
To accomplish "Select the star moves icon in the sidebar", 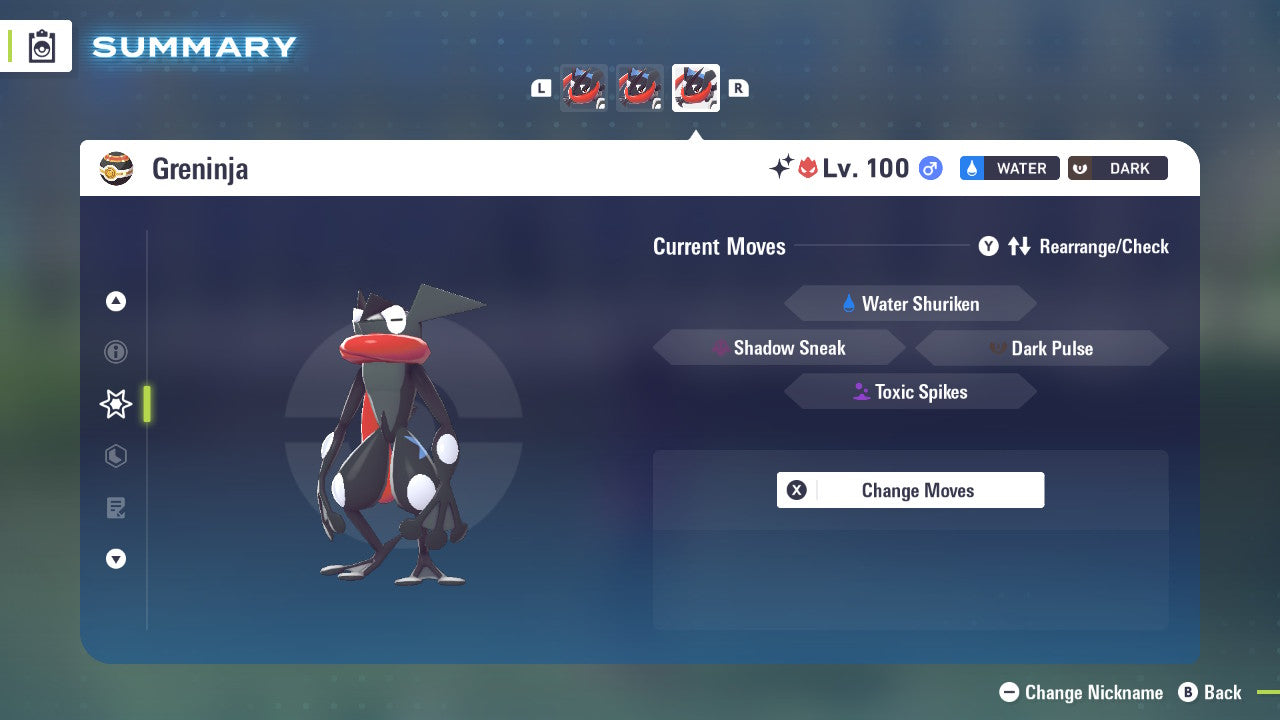I will [x=115, y=404].
